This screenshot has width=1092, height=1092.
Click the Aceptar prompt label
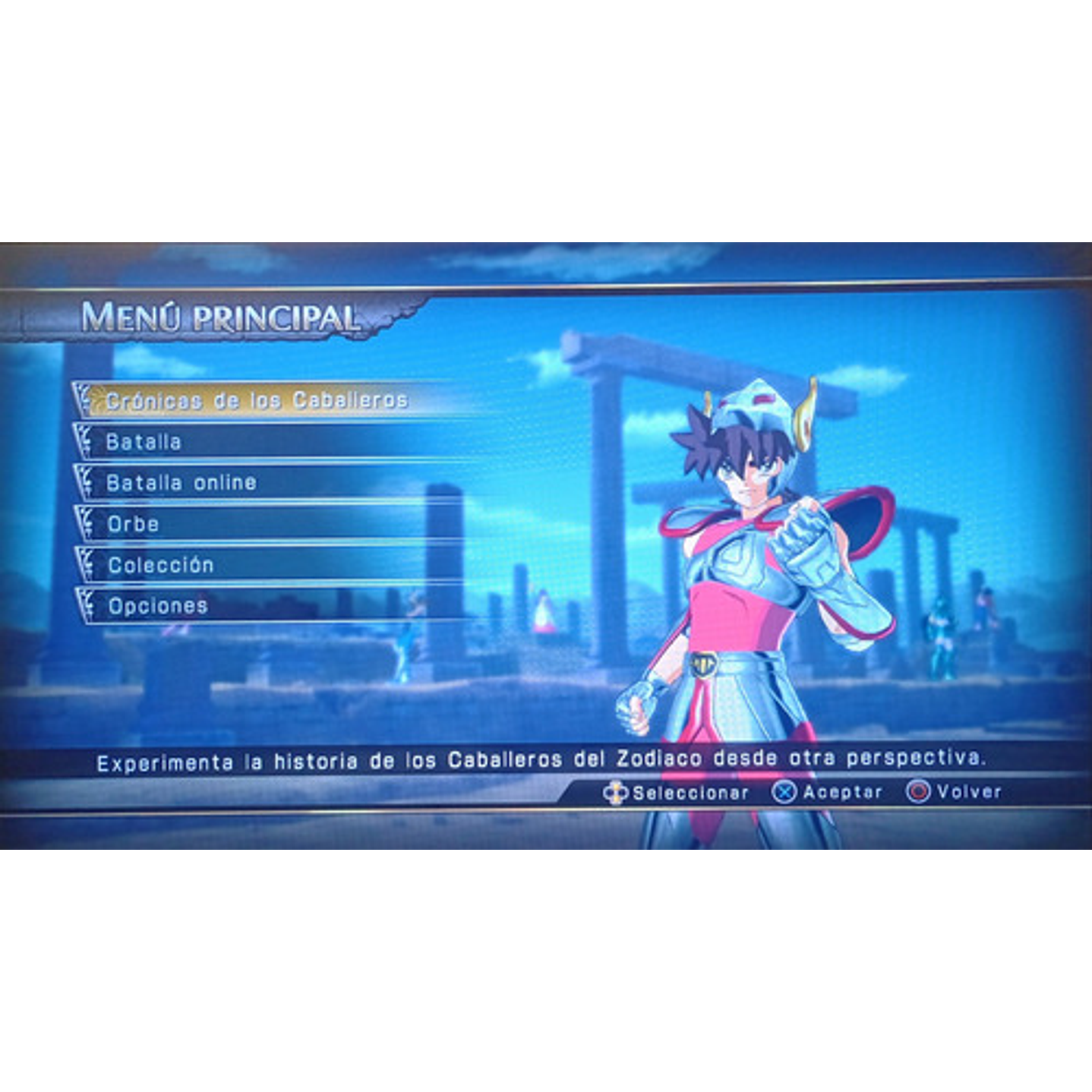tap(843, 790)
